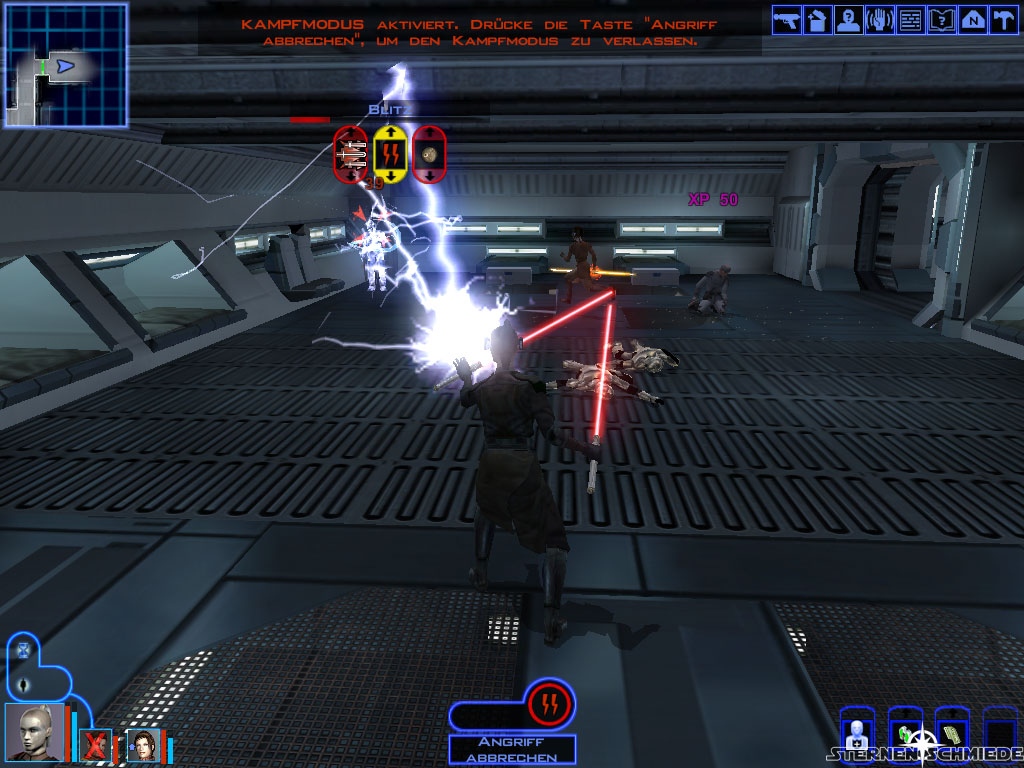The height and width of the screenshot is (768, 1024).
Task: Open the journal book icon
Action: click(x=941, y=19)
